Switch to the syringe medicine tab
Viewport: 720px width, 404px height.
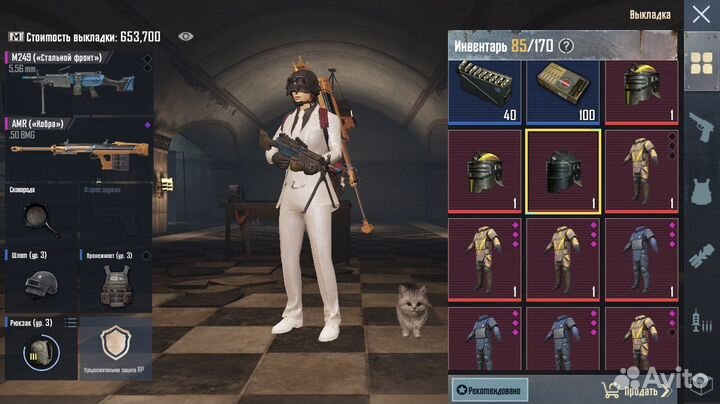(x=699, y=321)
